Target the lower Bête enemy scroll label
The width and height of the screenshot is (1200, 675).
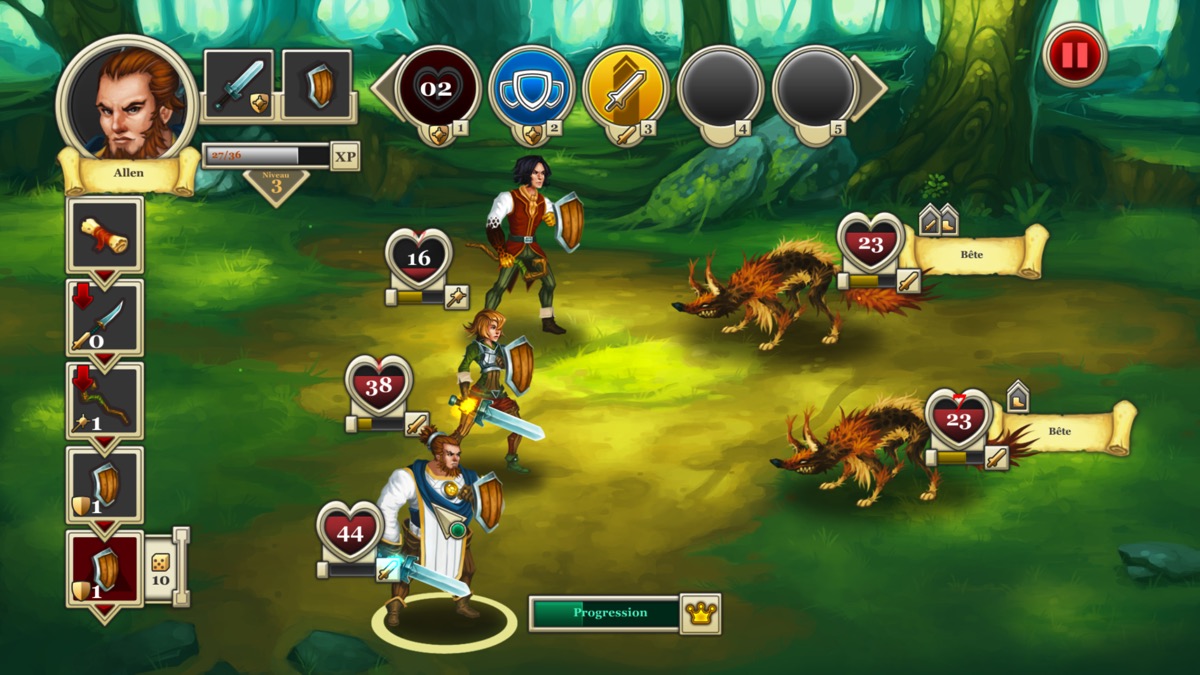pos(1060,430)
